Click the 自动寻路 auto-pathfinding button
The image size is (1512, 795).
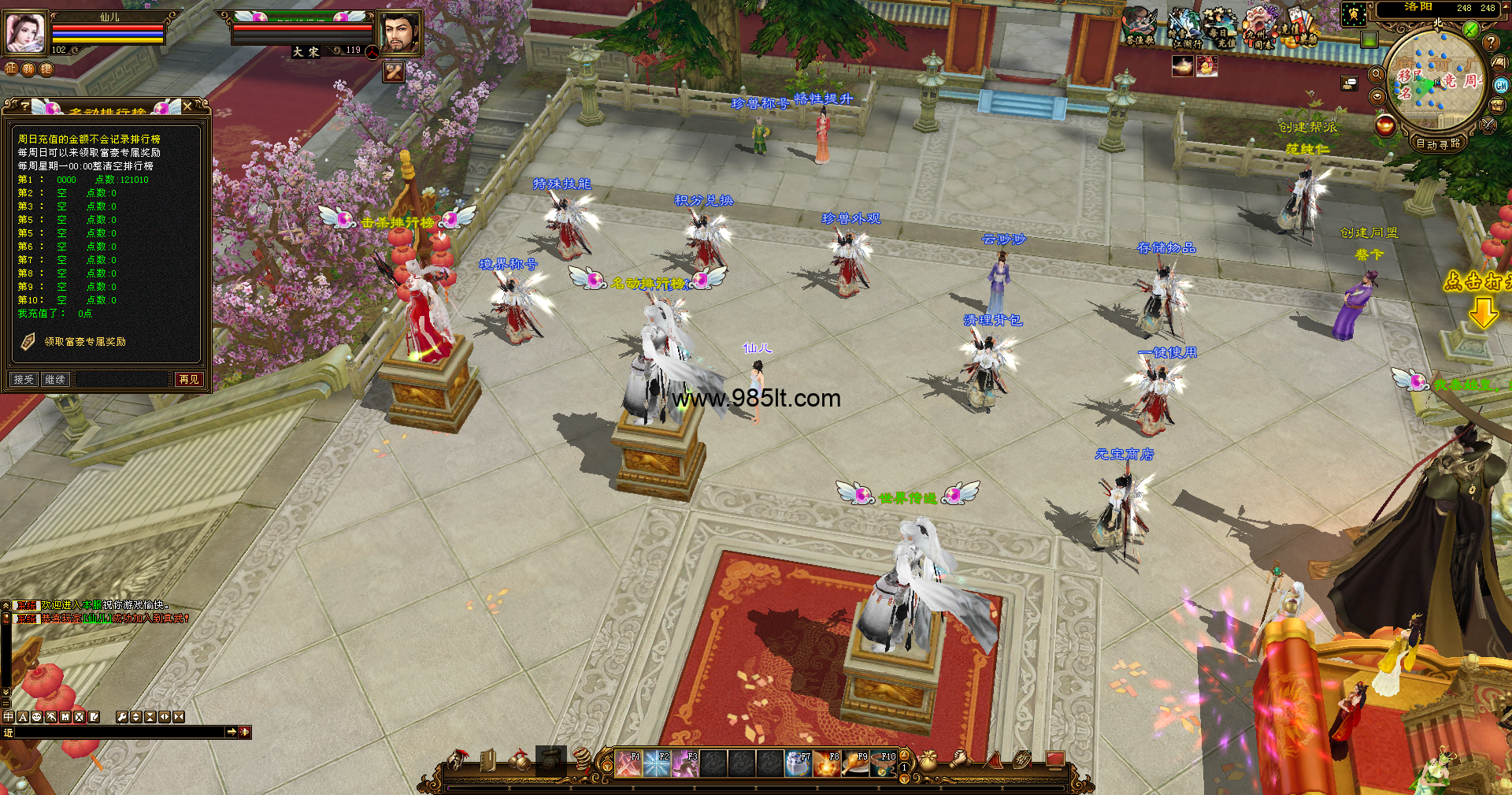1437,143
